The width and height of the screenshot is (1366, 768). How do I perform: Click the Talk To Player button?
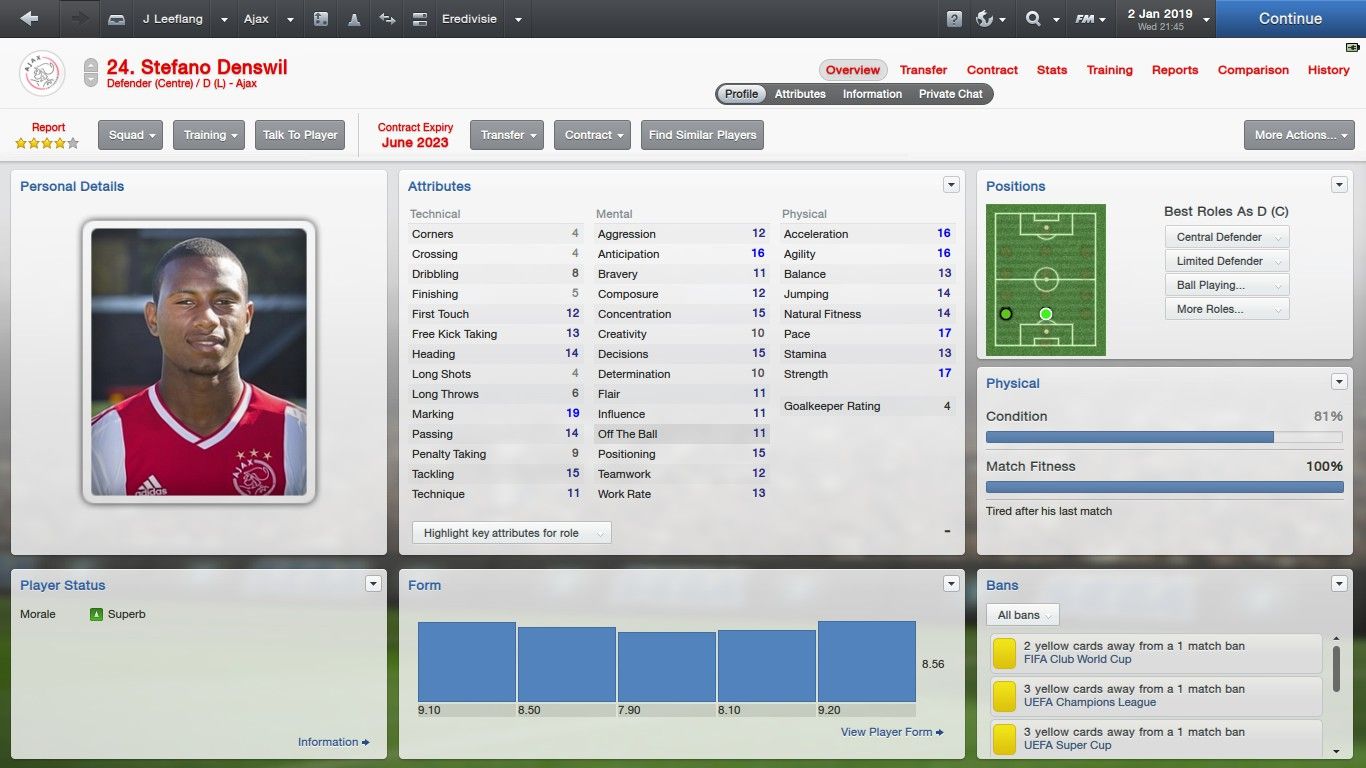[x=300, y=135]
